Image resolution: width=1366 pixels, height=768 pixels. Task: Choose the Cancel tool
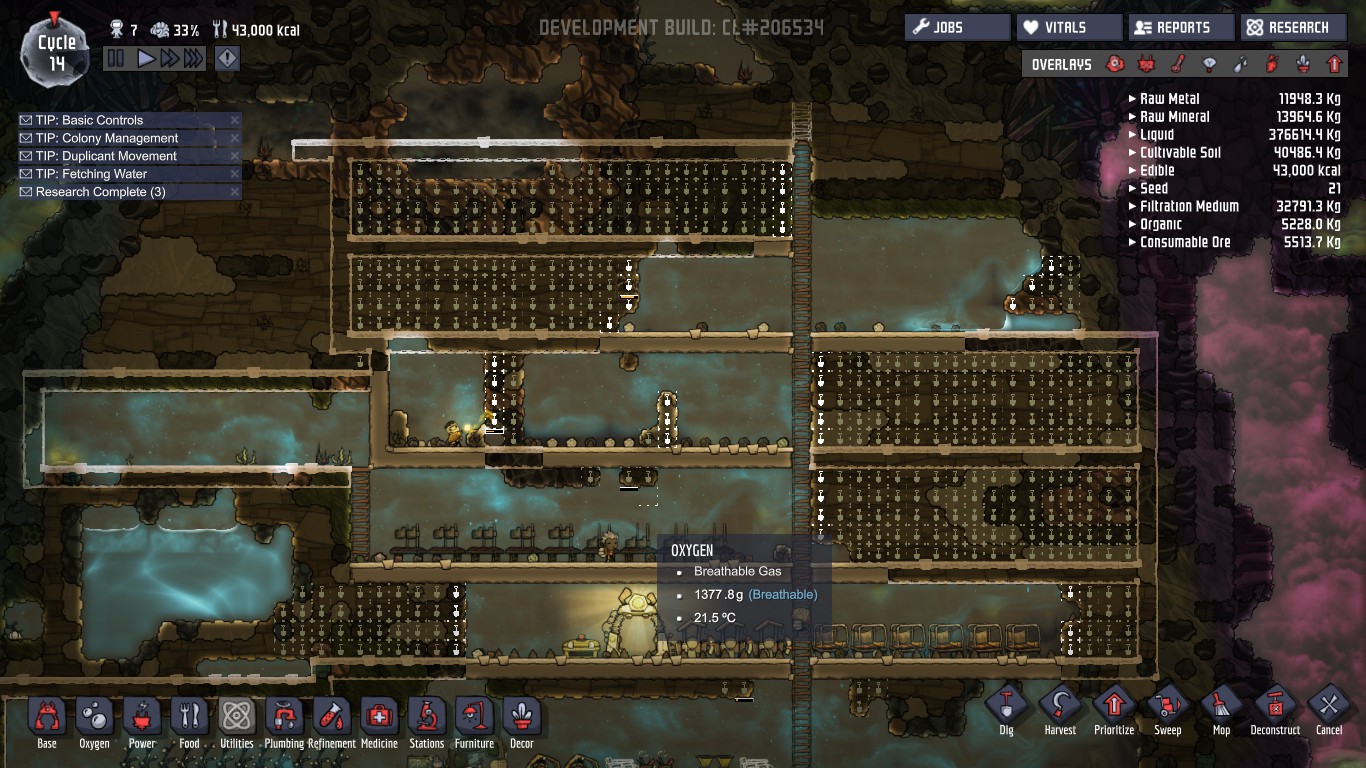click(x=1329, y=711)
